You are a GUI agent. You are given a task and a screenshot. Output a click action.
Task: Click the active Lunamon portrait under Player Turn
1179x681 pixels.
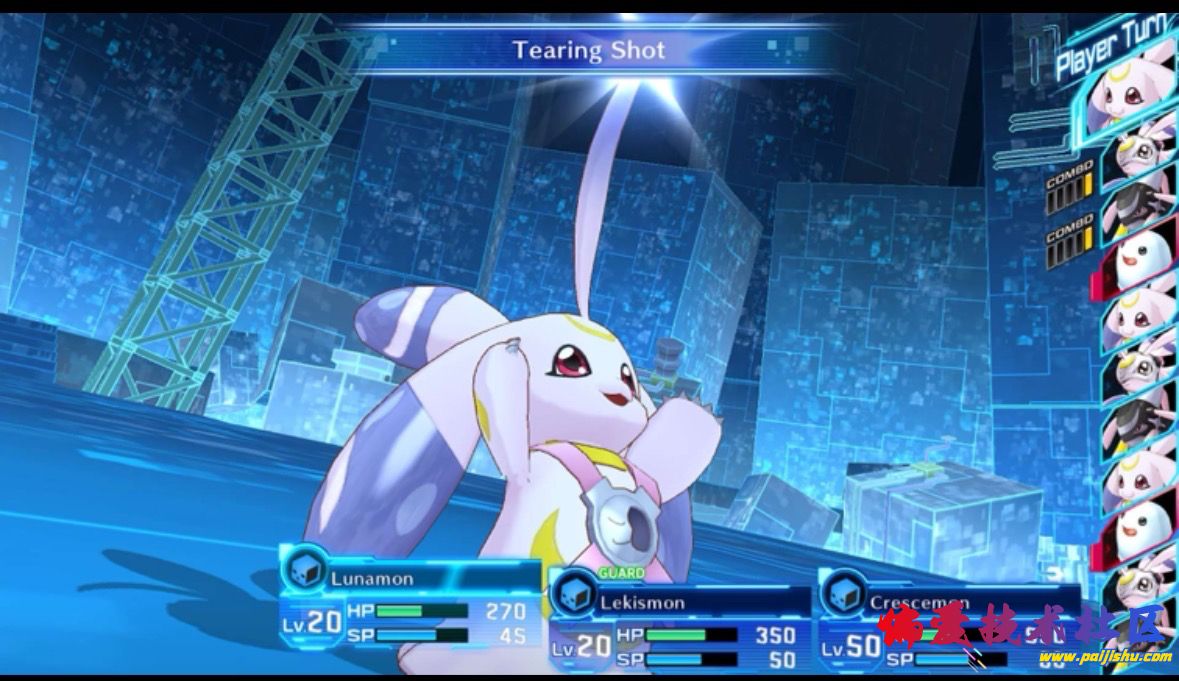pyautogui.click(x=1125, y=93)
